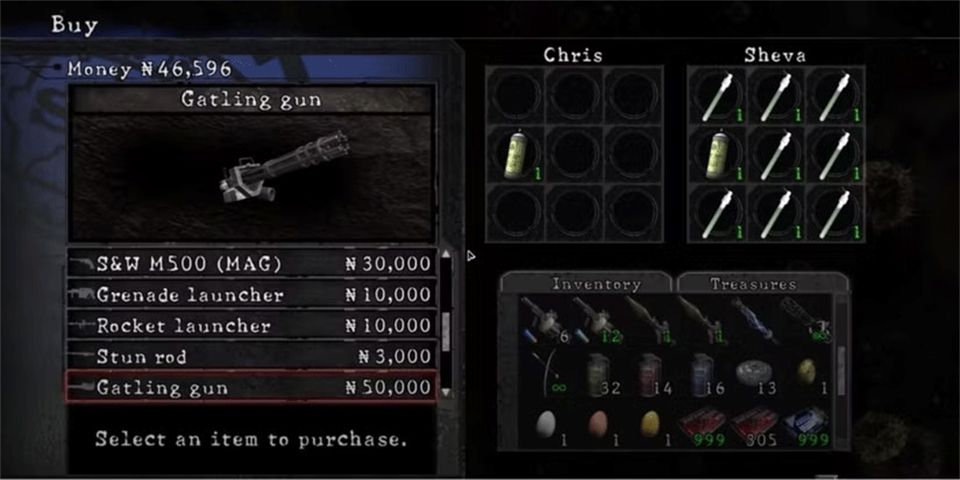This screenshot has height=480, width=960.
Task: Select the Rocket launcher listing
Action: tap(252, 326)
